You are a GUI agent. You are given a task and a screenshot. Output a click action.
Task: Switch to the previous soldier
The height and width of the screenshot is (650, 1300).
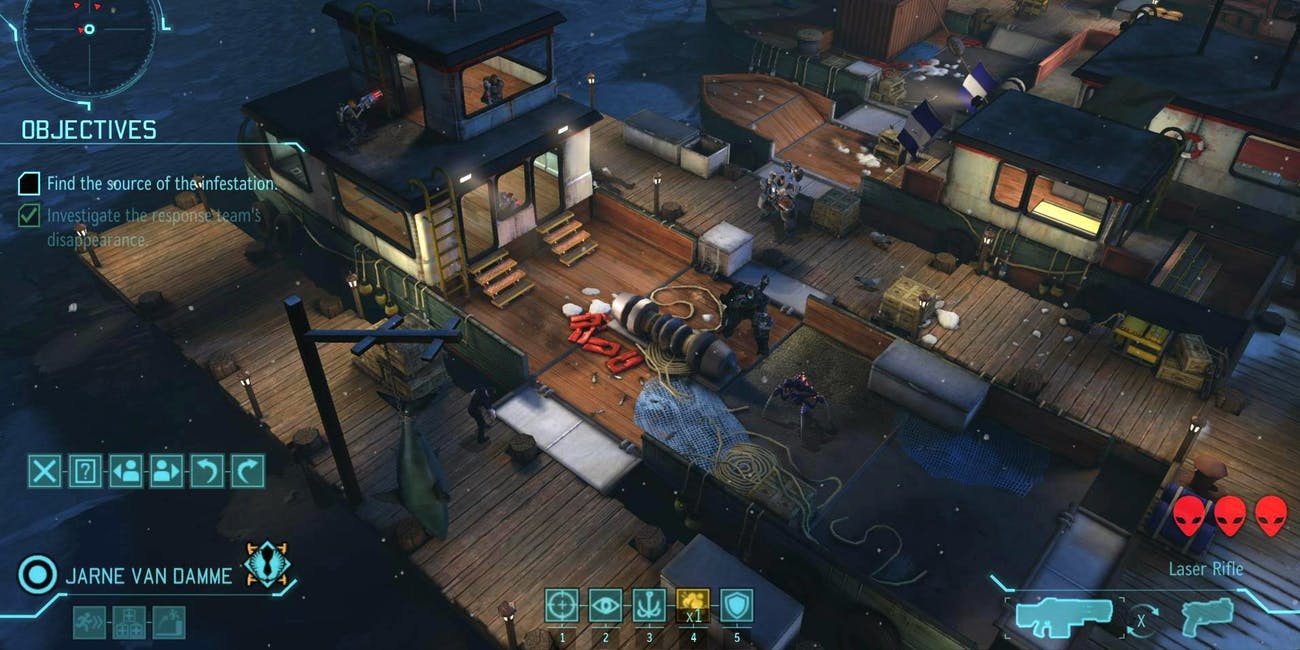[126, 470]
